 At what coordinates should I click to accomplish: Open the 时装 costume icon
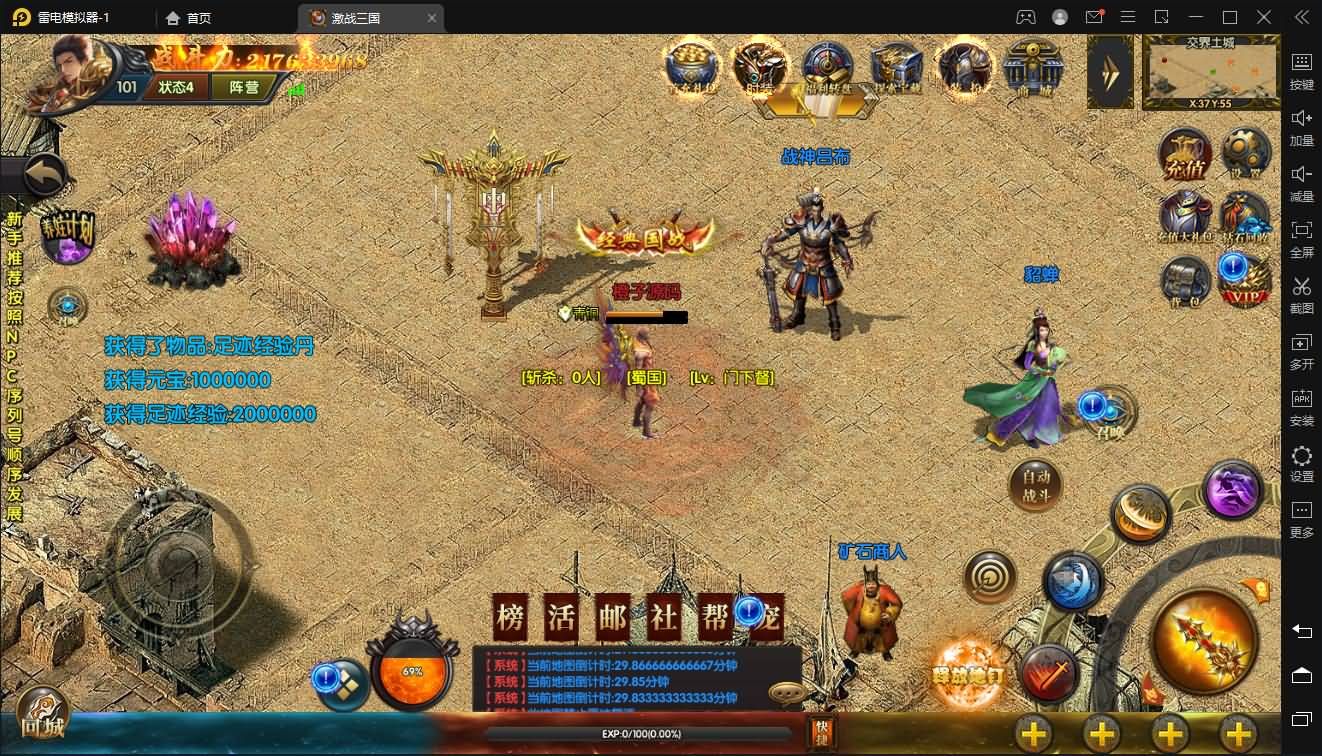coord(759,68)
